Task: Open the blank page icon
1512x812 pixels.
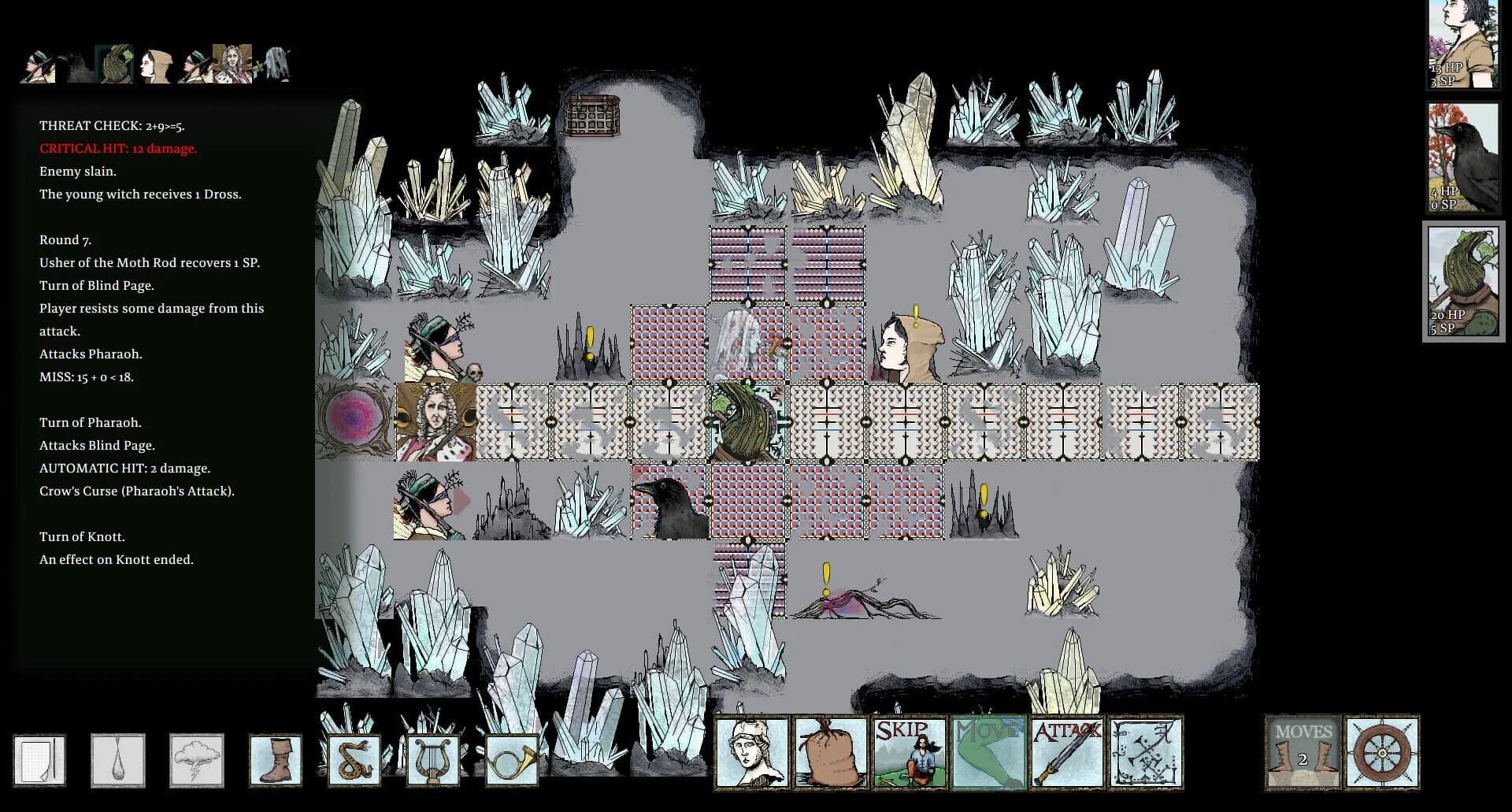Action: 41,758
